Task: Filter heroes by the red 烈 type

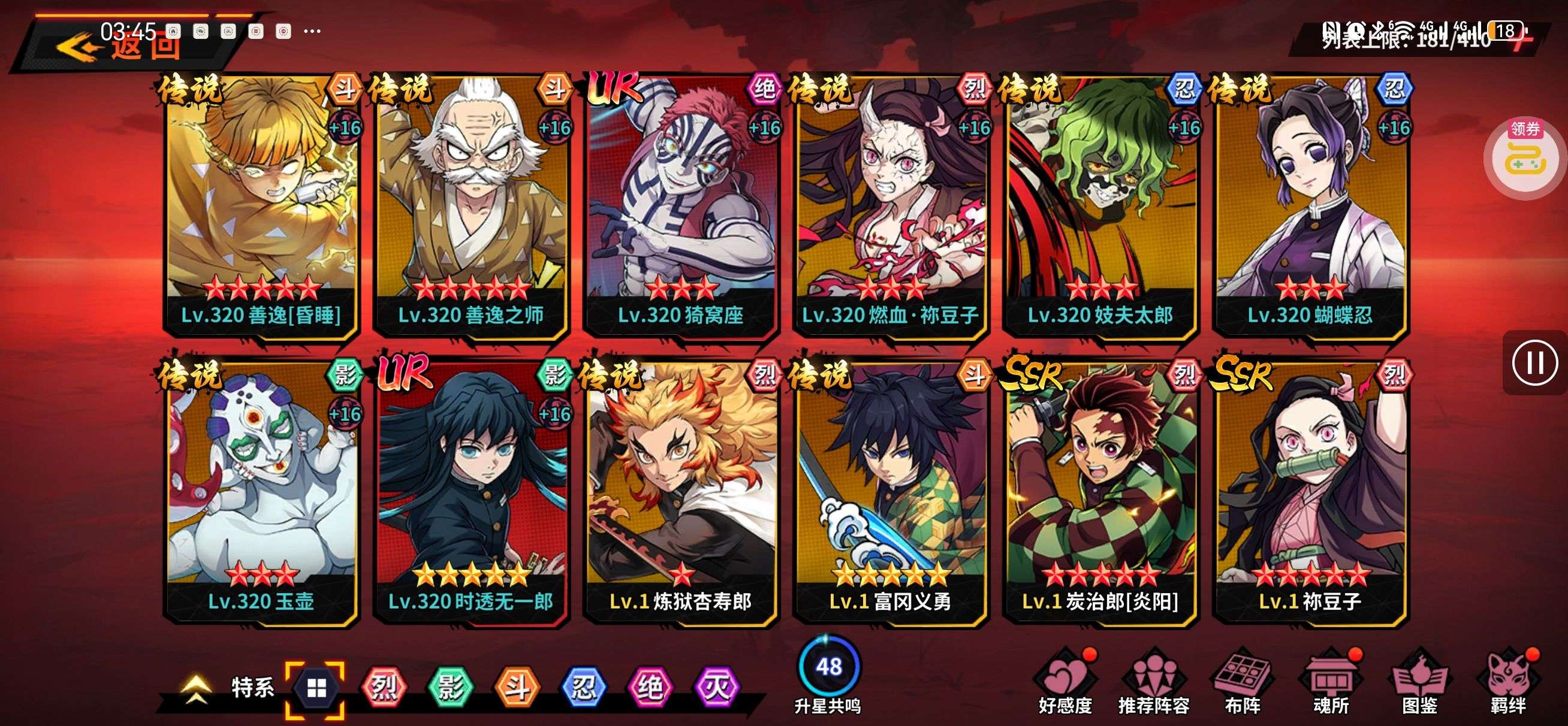Action: tap(383, 688)
